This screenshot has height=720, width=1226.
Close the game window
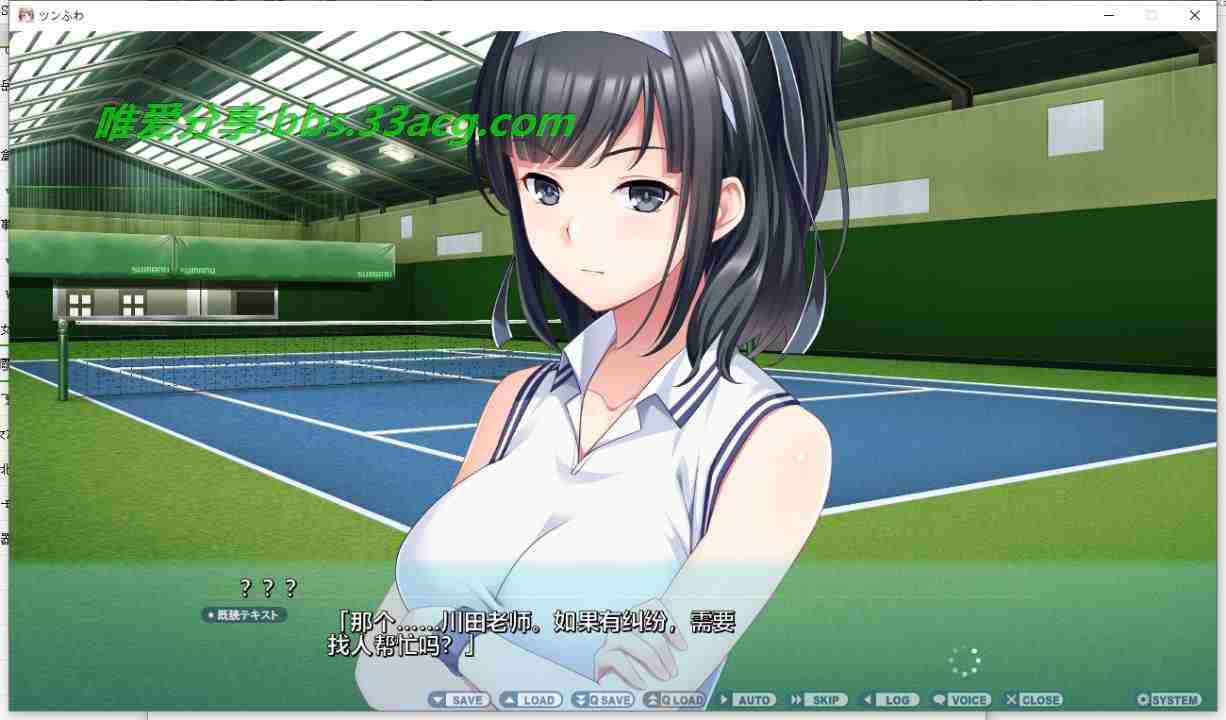point(1195,15)
